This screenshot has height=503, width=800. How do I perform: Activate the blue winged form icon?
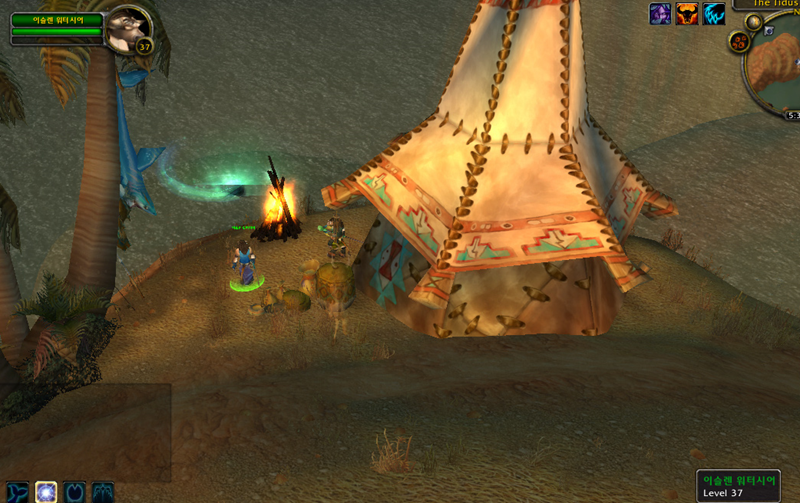(x=103, y=492)
